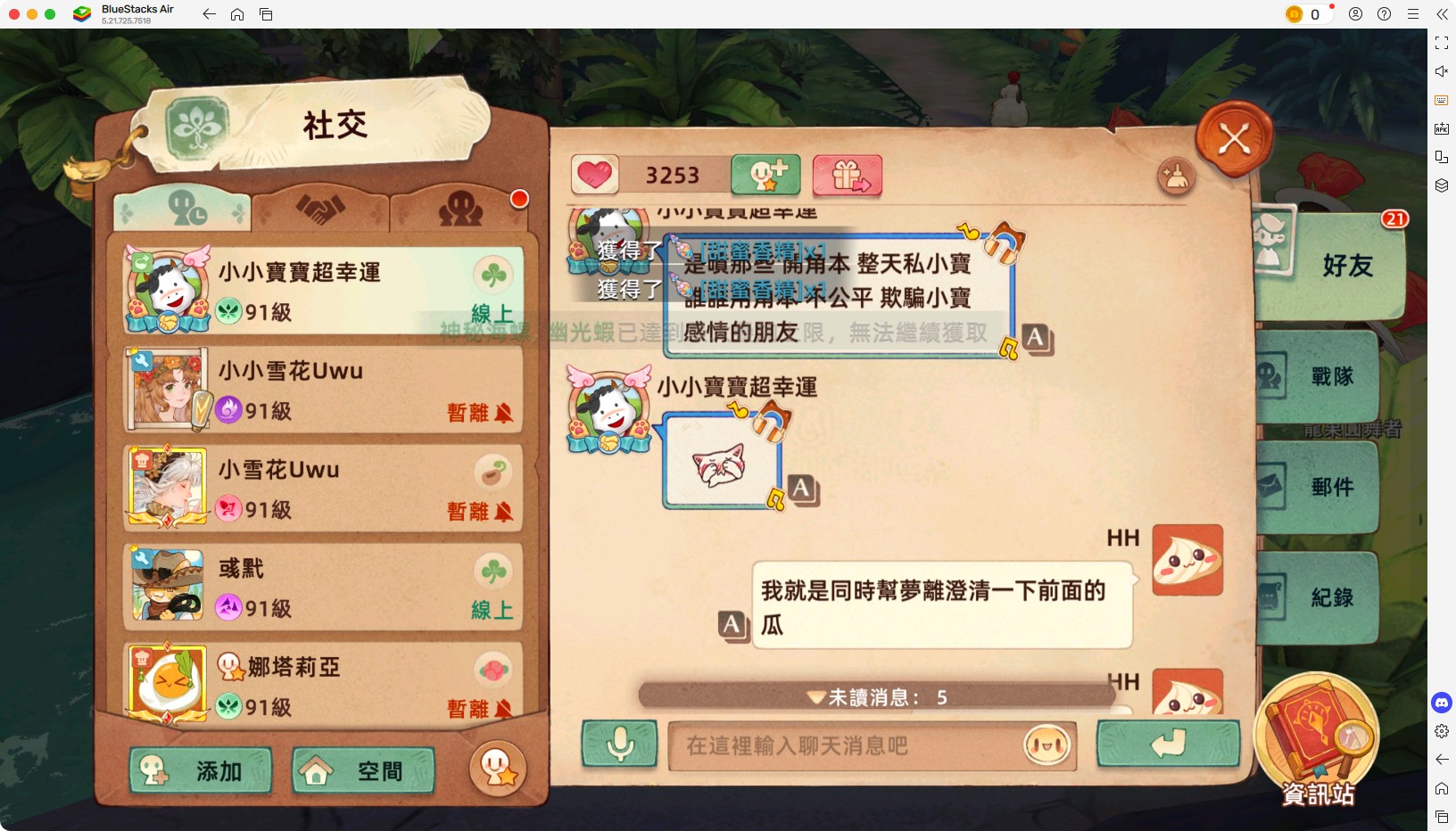Click the 添加 add friend button
Screen dimensions: 1456x831
[x=200, y=770]
